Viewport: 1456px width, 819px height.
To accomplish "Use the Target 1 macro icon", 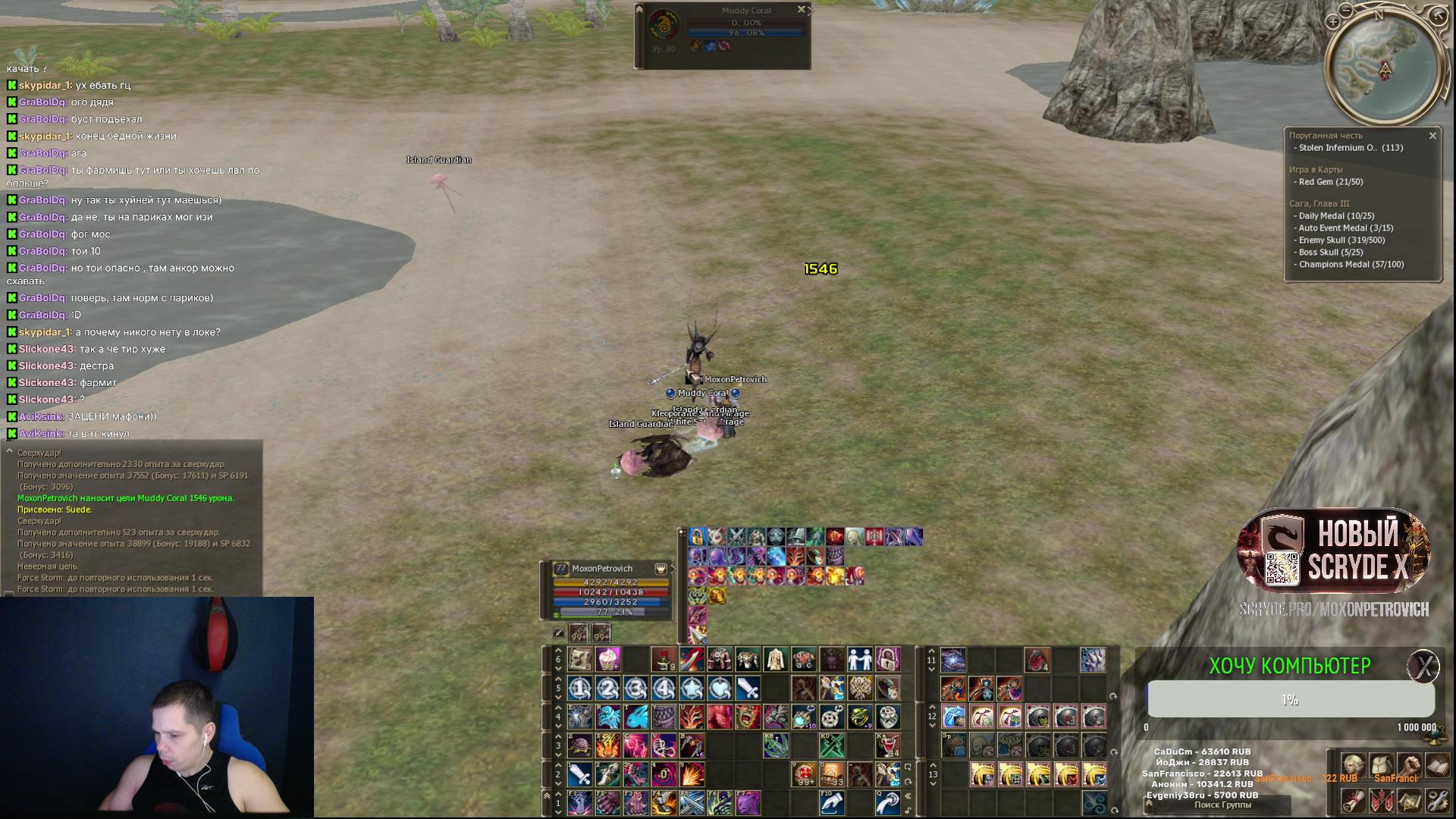I will click(x=580, y=689).
